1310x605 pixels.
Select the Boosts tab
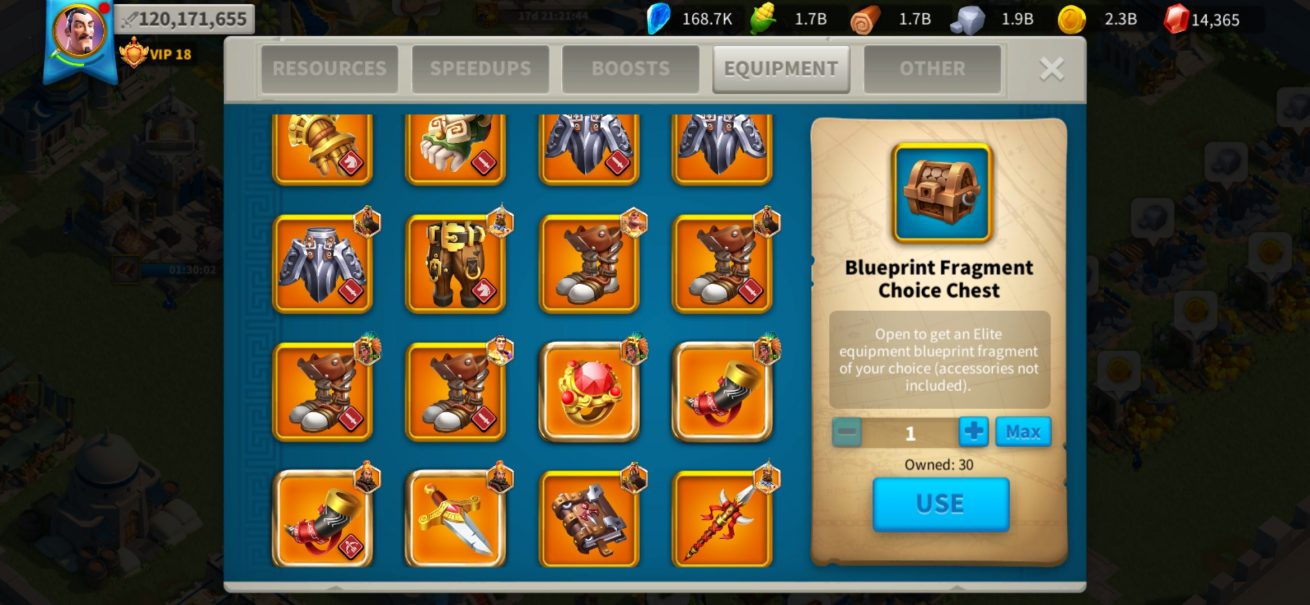click(x=630, y=69)
